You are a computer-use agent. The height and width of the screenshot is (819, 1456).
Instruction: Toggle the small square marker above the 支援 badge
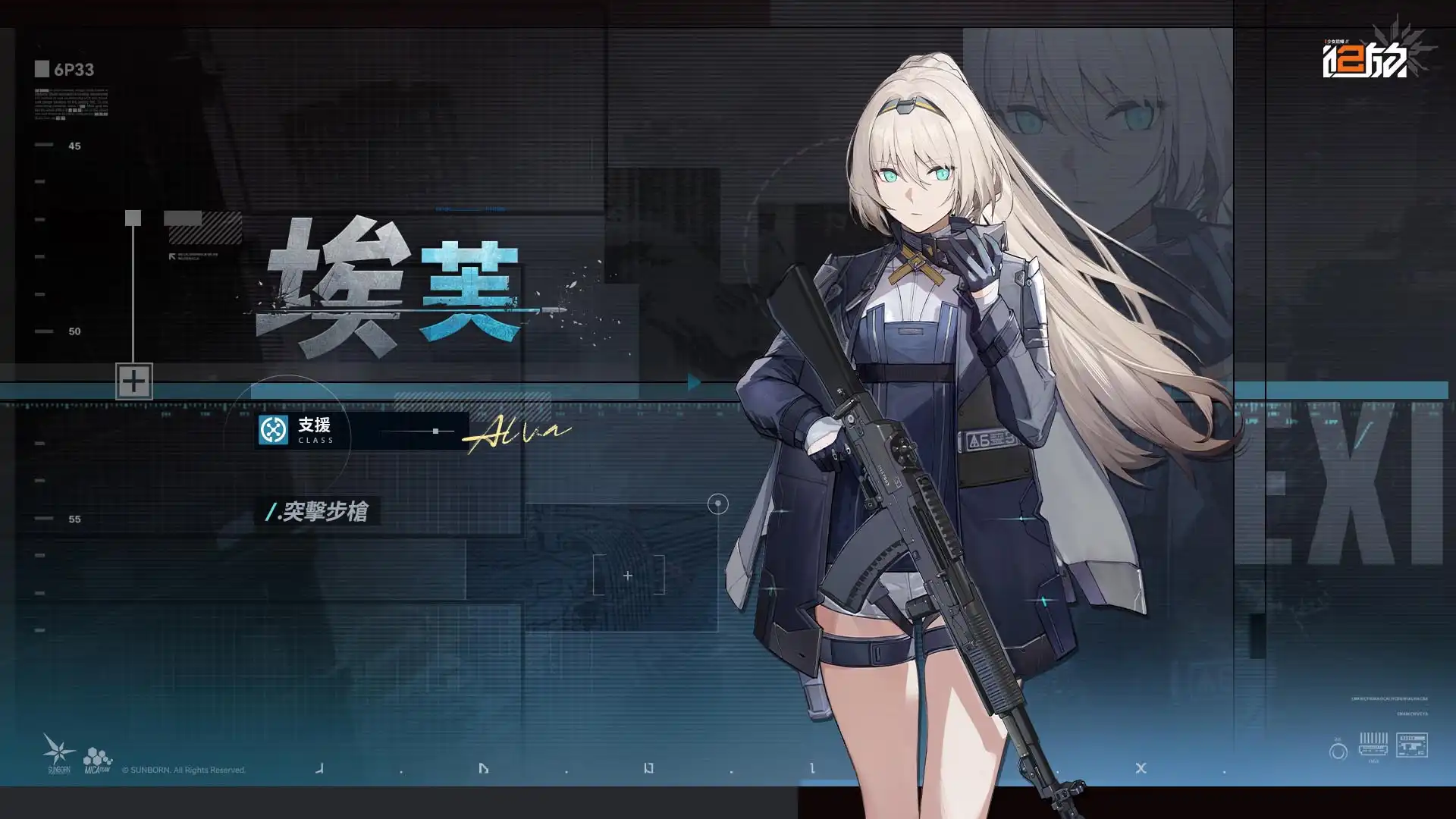[x=133, y=217]
